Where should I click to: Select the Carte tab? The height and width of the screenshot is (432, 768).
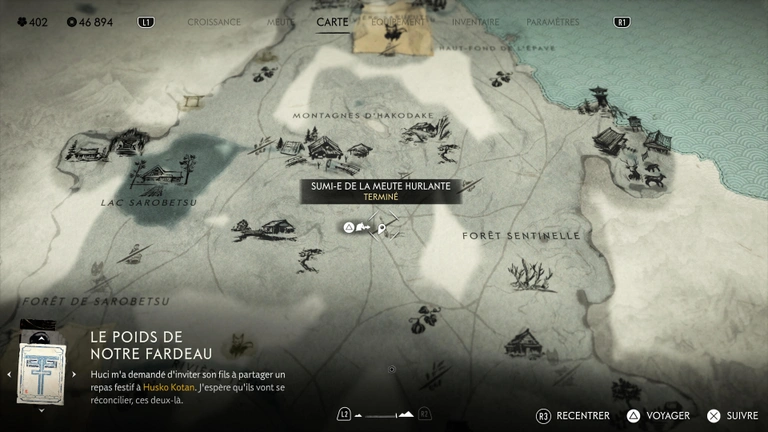332,22
